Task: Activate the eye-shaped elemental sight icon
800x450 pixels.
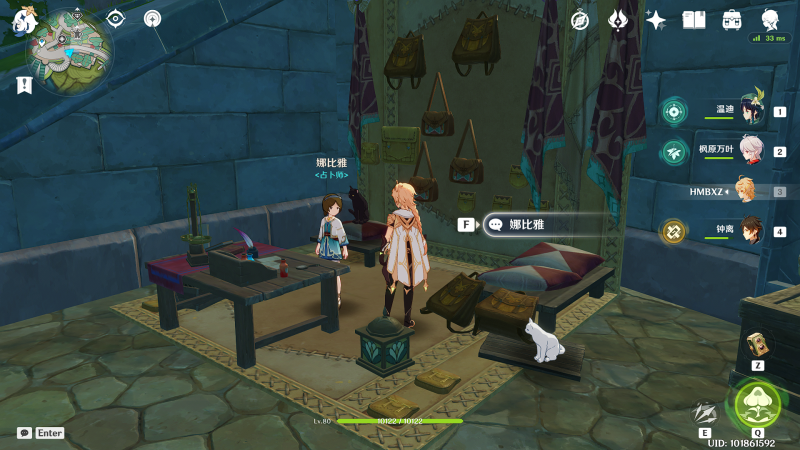Action: [x=116, y=18]
